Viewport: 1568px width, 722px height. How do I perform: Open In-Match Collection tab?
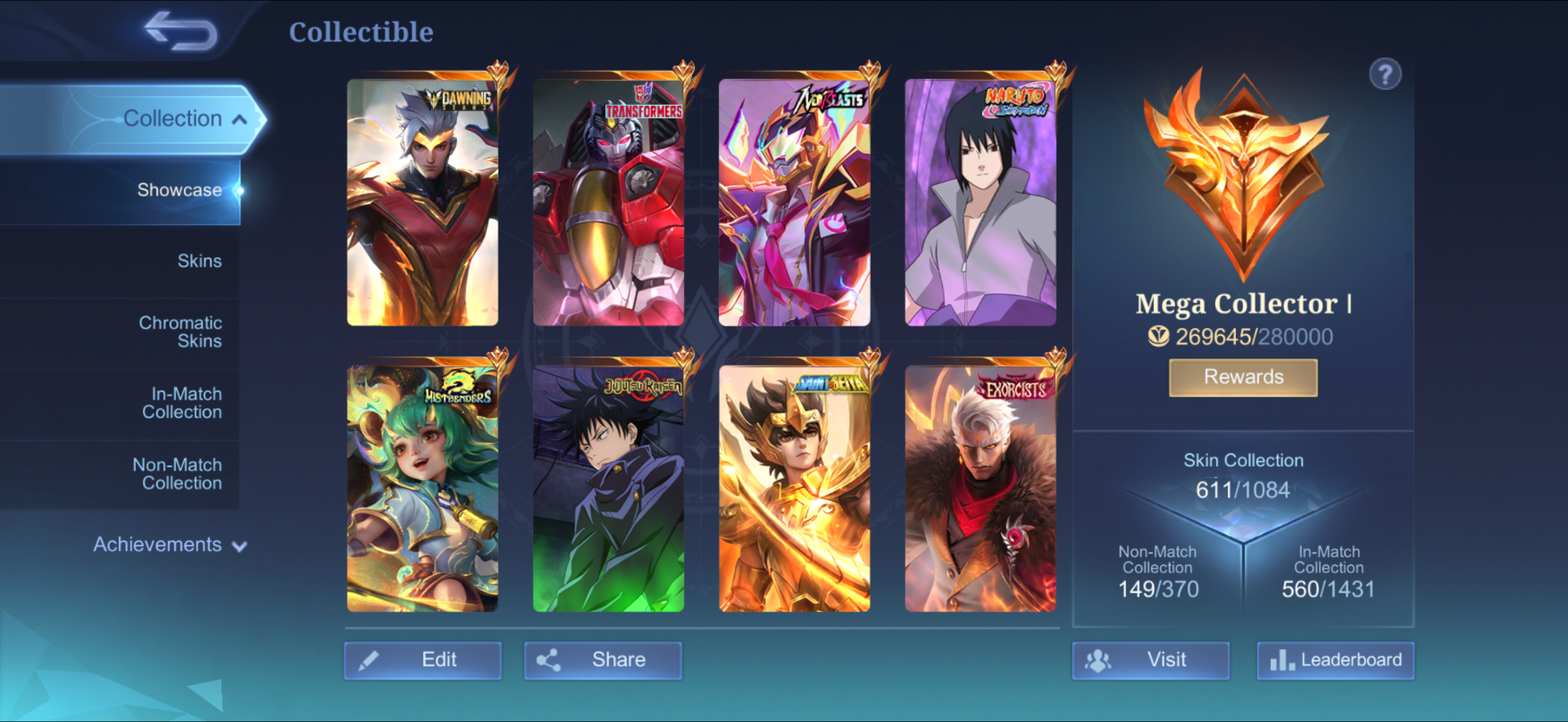[182, 403]
